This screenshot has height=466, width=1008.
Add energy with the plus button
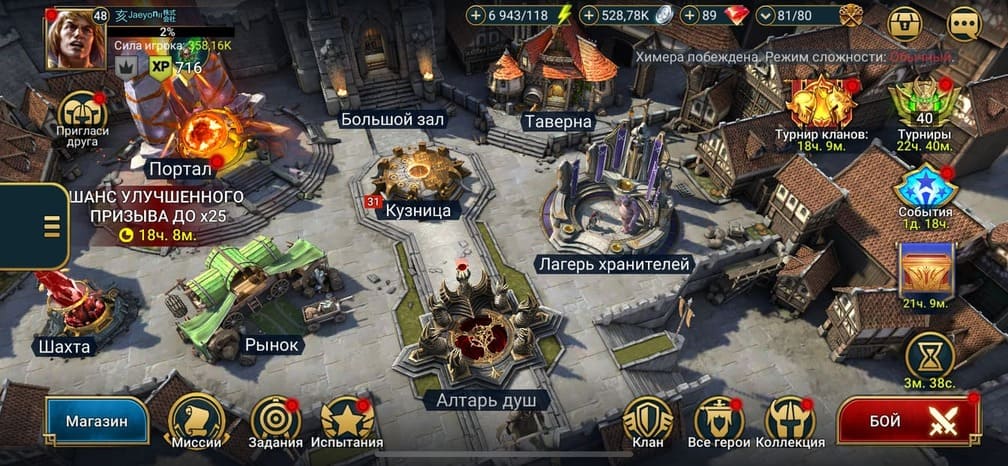coord(476,15)
